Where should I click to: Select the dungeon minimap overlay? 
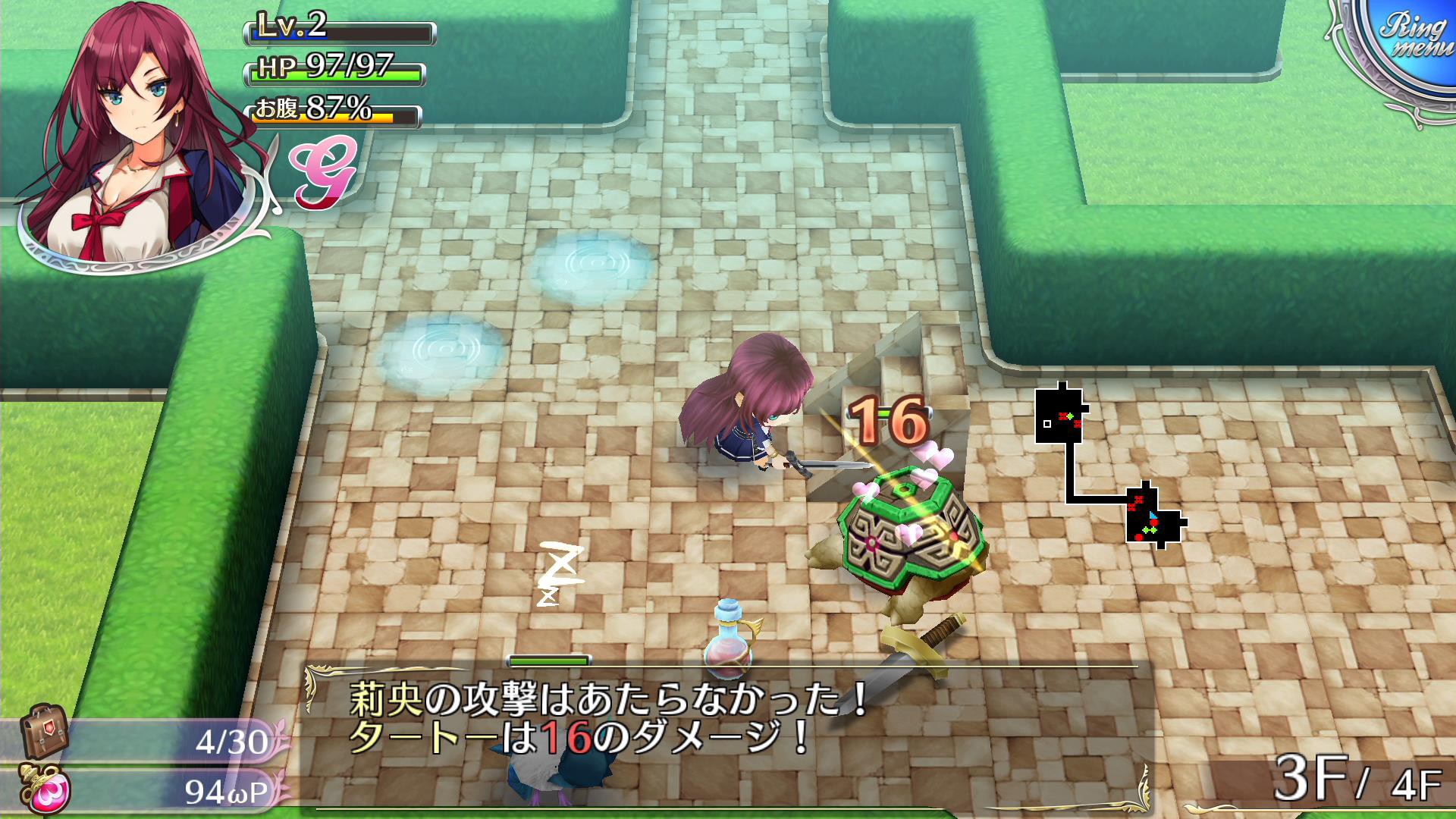coord(1109,466)
